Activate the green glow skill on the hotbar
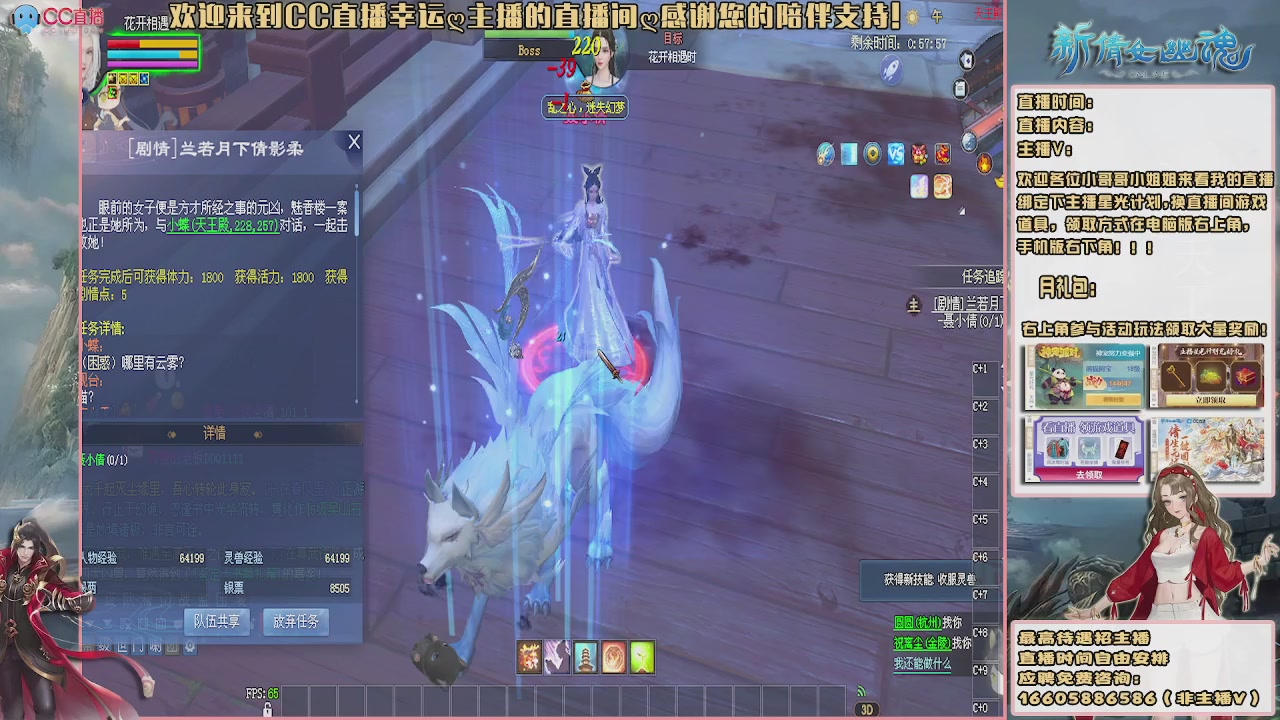 (642, 657)
